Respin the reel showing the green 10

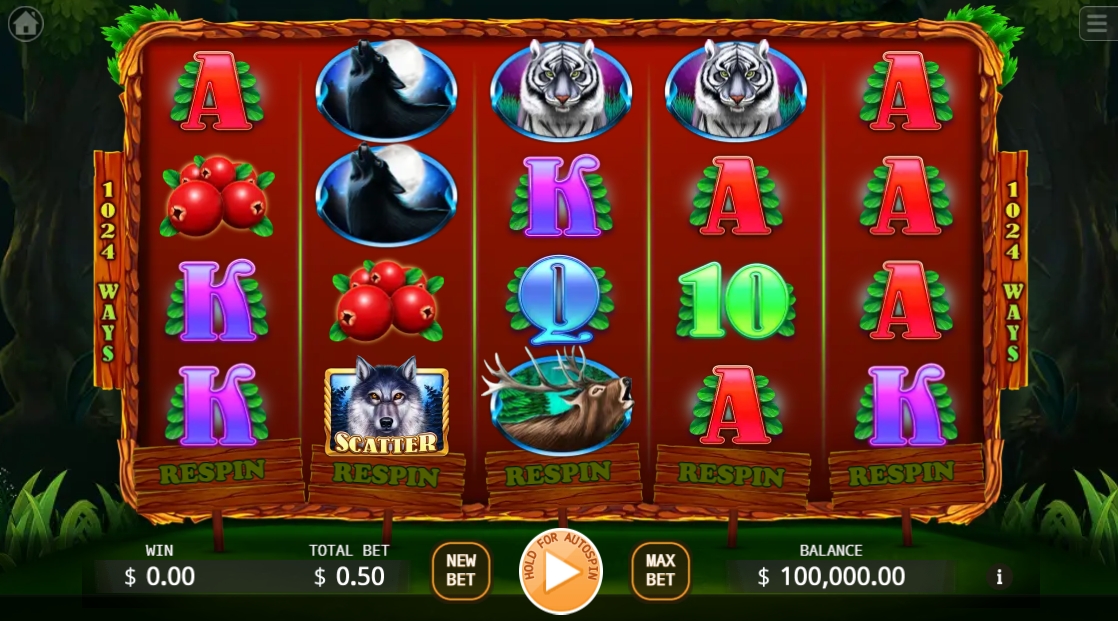pos(732,473)
